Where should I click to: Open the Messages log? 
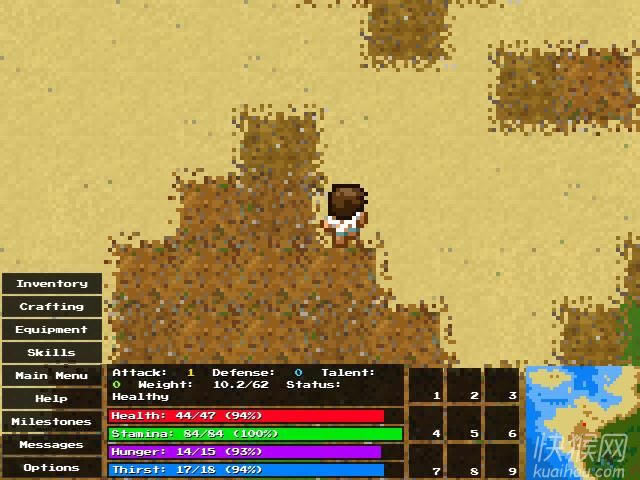click(52, 445)
